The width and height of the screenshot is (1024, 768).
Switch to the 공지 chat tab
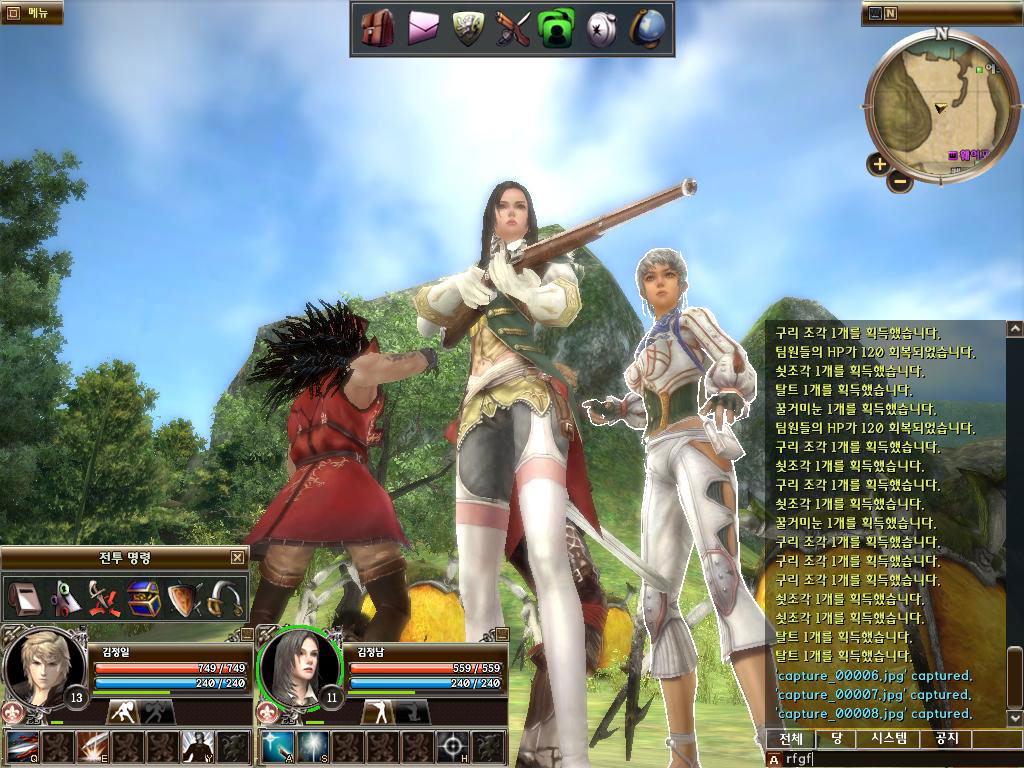(x=946, y=739)
